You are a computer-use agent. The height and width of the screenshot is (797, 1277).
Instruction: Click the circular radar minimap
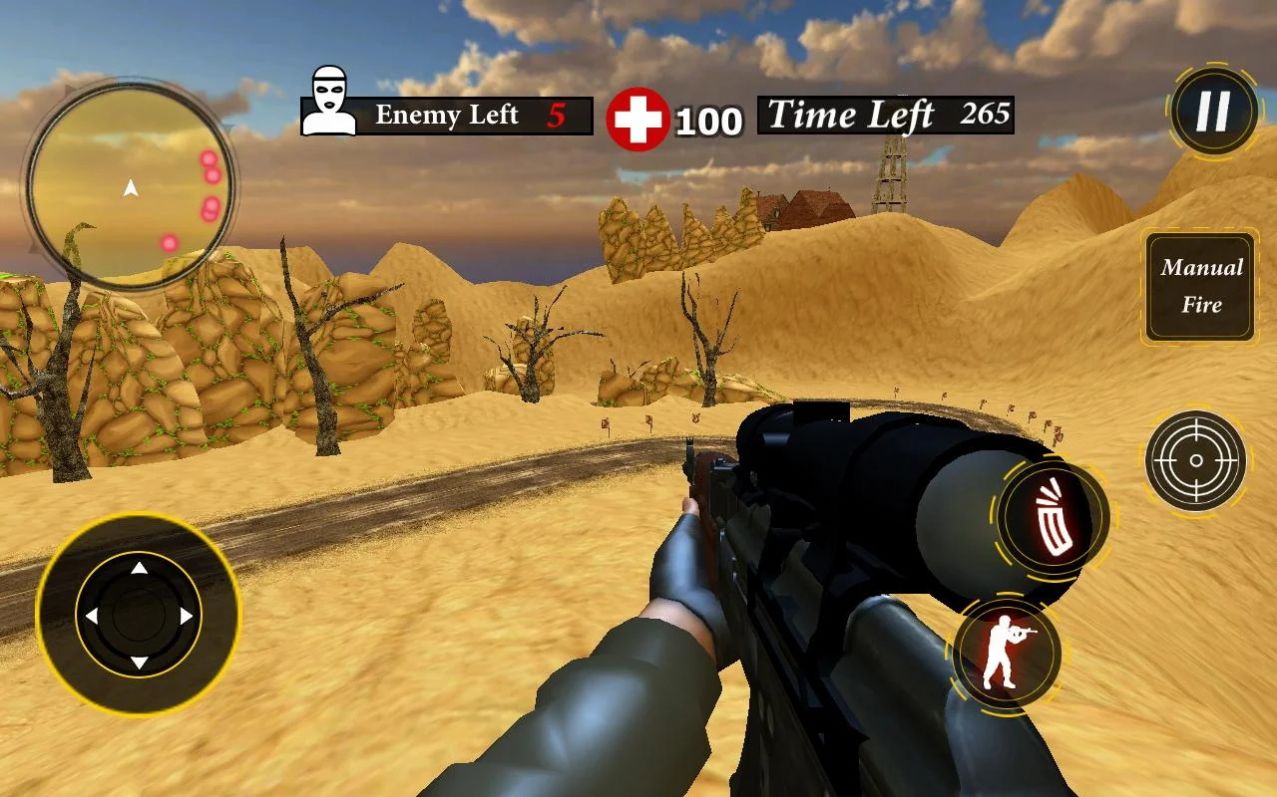[x=130, y=185]
